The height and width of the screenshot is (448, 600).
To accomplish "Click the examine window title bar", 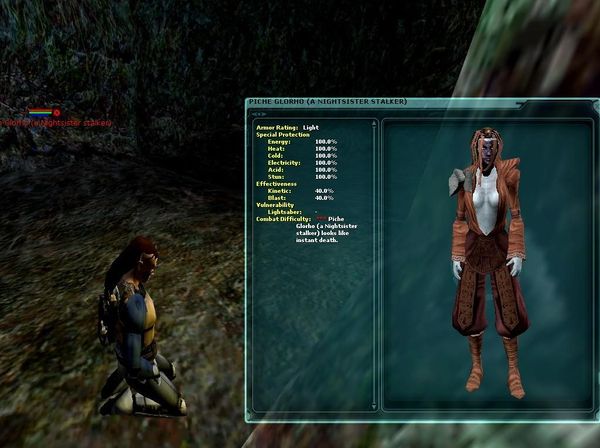I will click(350, 102).
